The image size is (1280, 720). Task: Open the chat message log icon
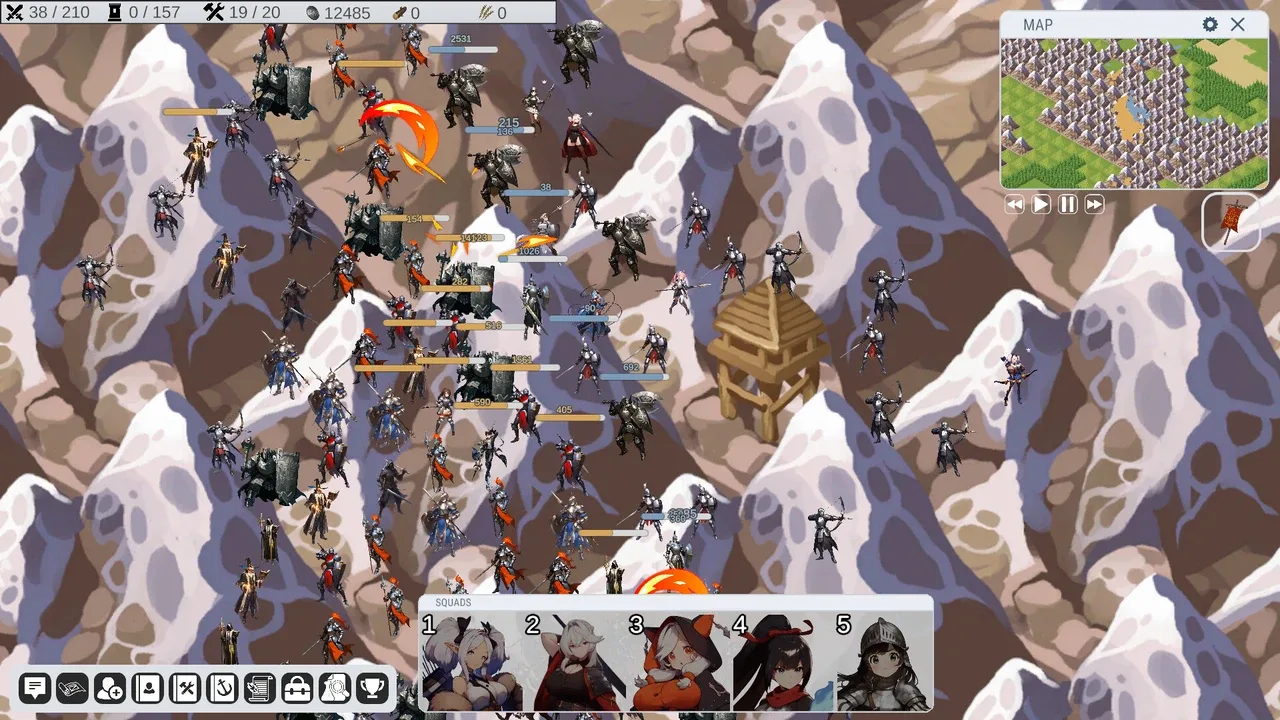(x=35, y=688)
